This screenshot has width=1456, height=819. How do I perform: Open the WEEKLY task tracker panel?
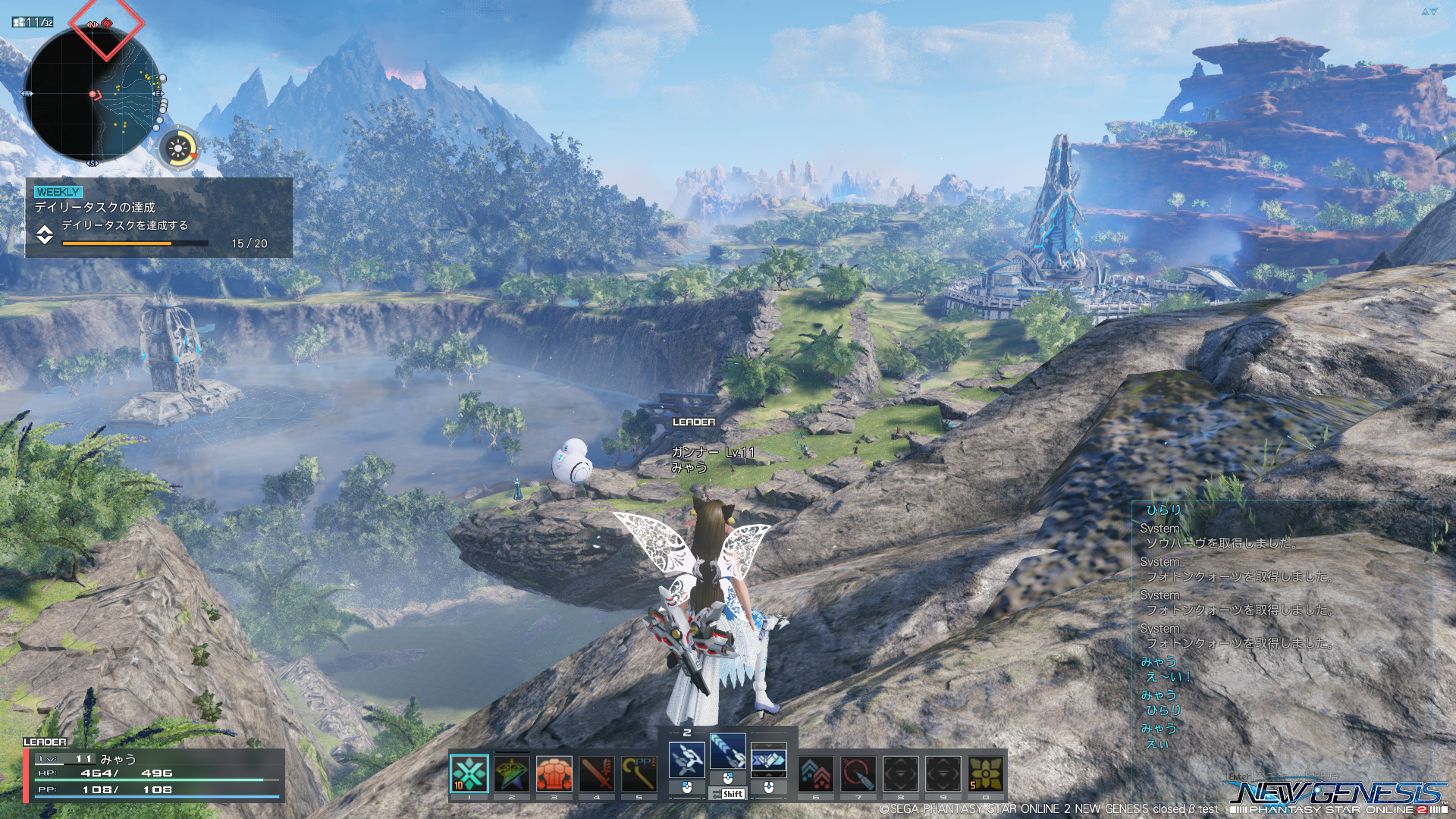[158, 218]
